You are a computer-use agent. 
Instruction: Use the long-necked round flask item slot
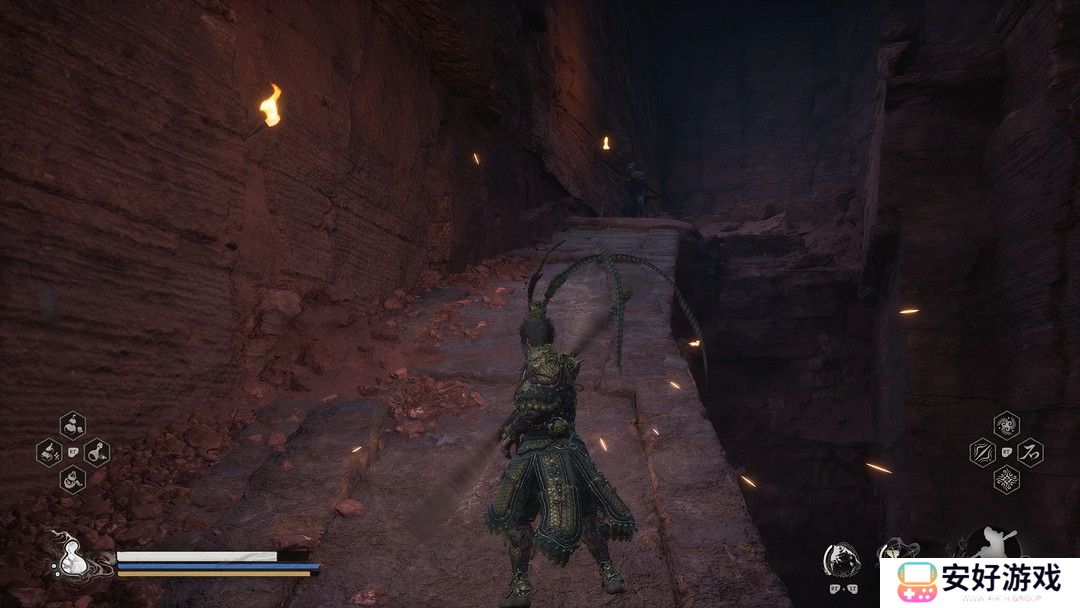coord(96,452)
